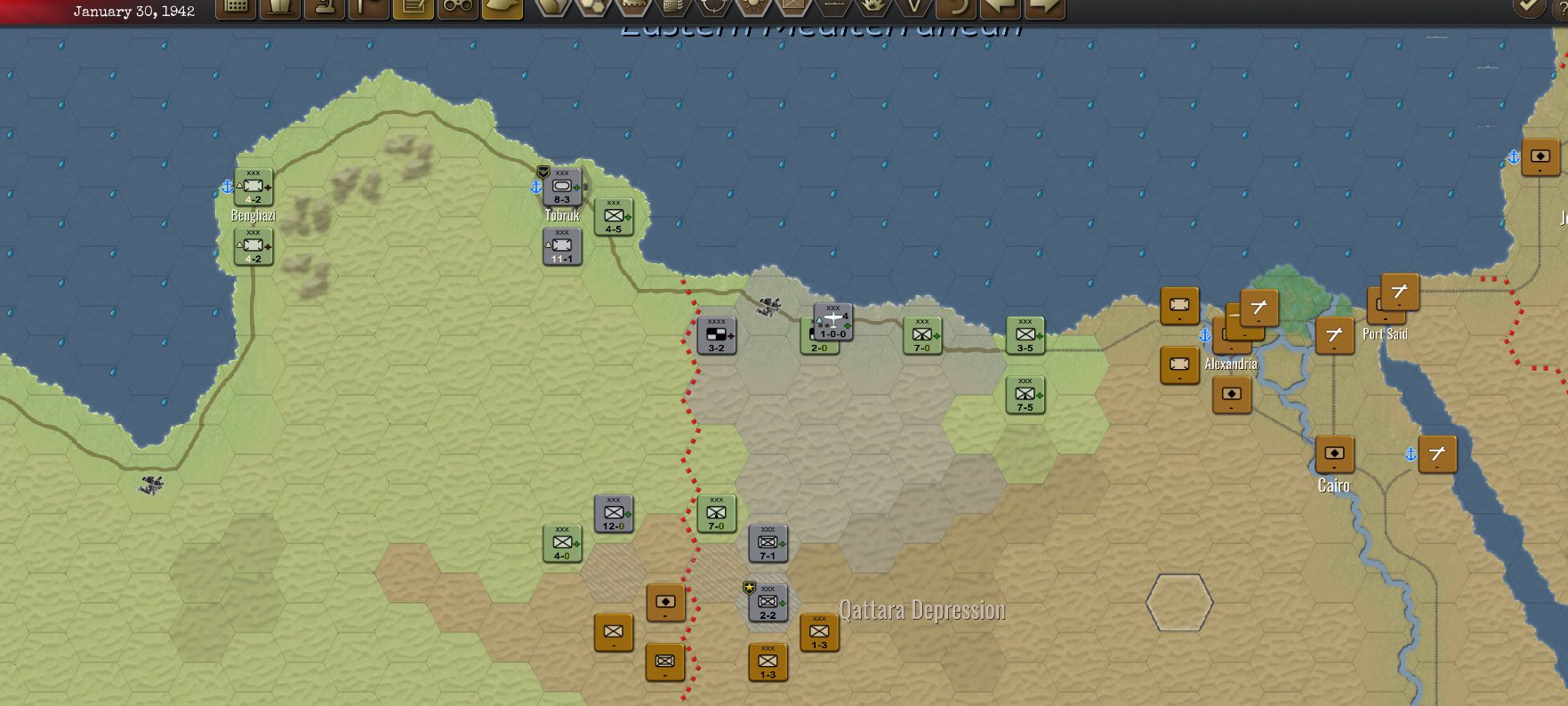Toggle the multi-hex cluster display
The image size is (1568, 706).
click(x=591, y=9)
